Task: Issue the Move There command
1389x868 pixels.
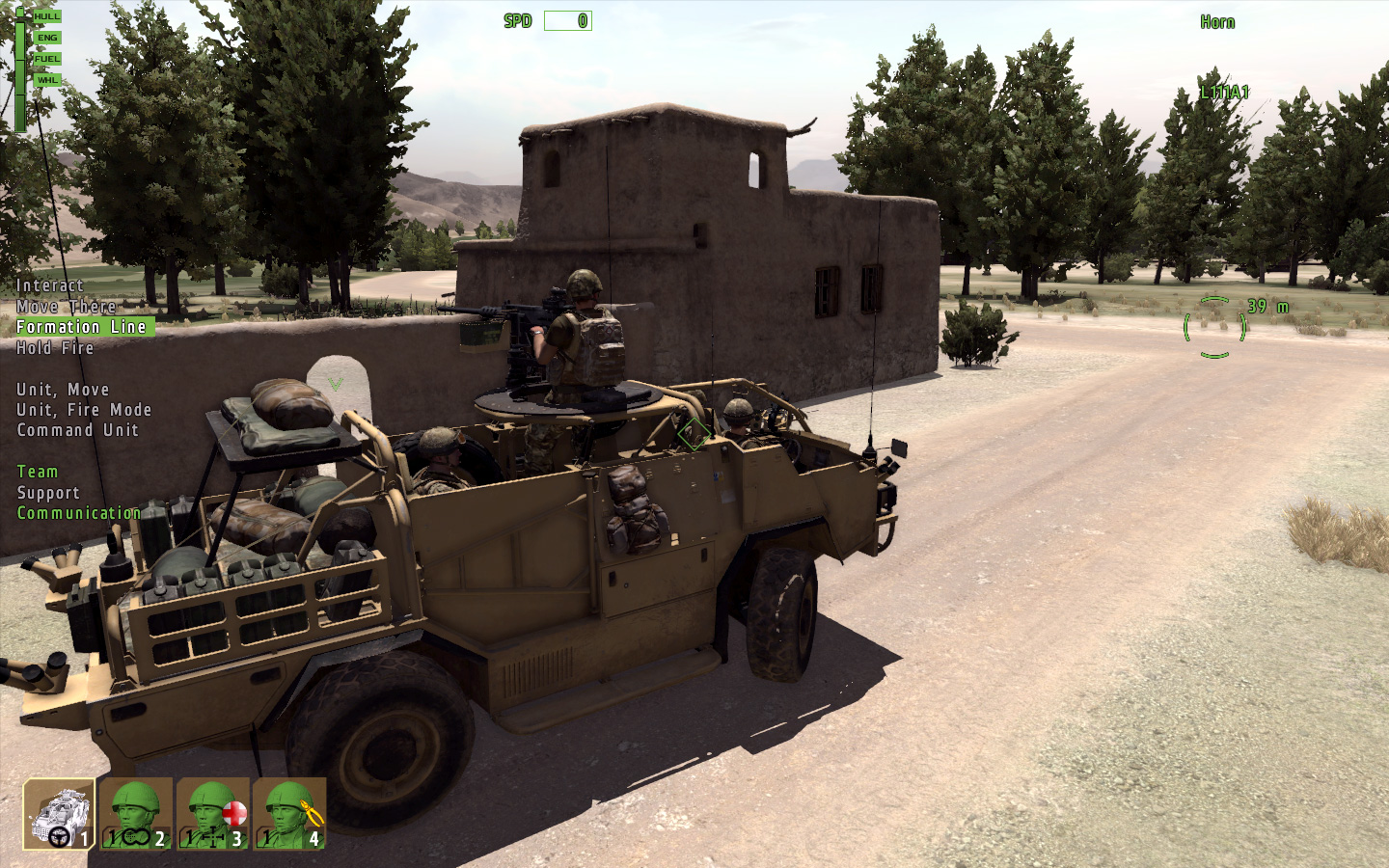Action: tap(67, 306)
